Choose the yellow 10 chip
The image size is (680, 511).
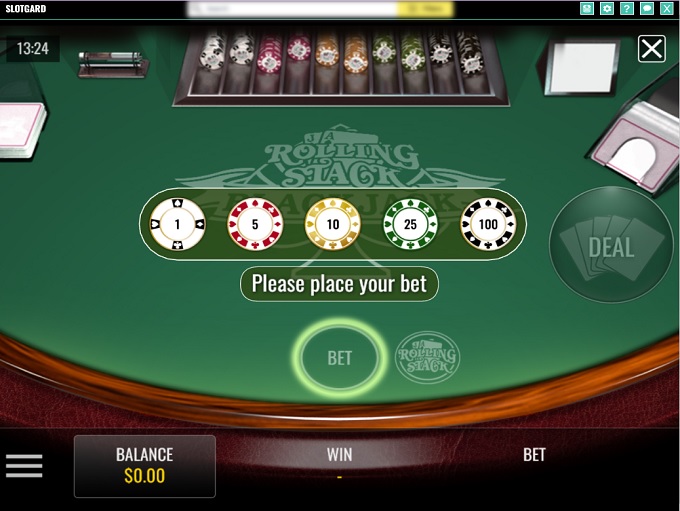[332, 224]
